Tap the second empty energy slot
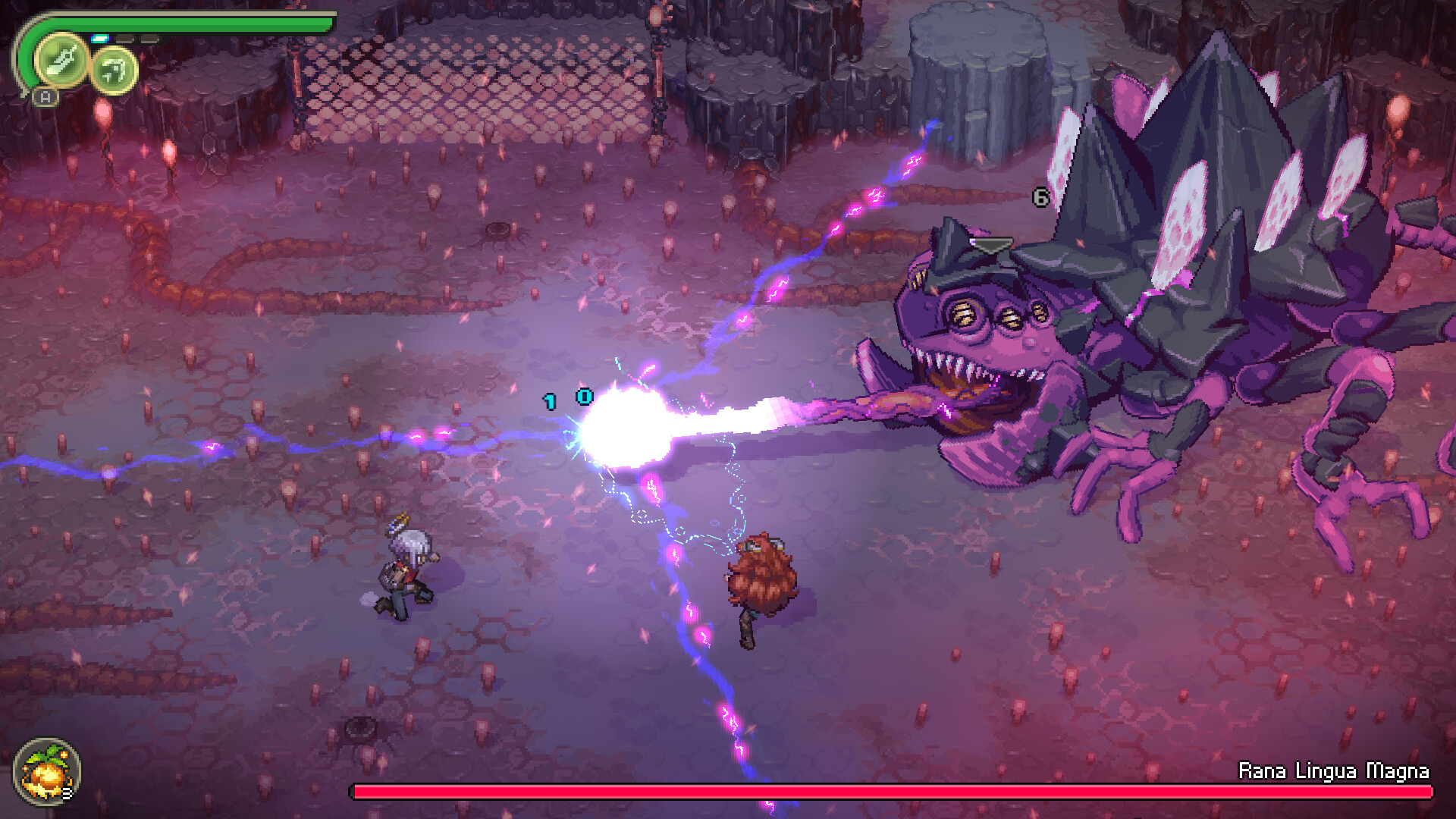The height and width of the screenshot is (819, 1456). pyautogui.click(x=150, y=39)
